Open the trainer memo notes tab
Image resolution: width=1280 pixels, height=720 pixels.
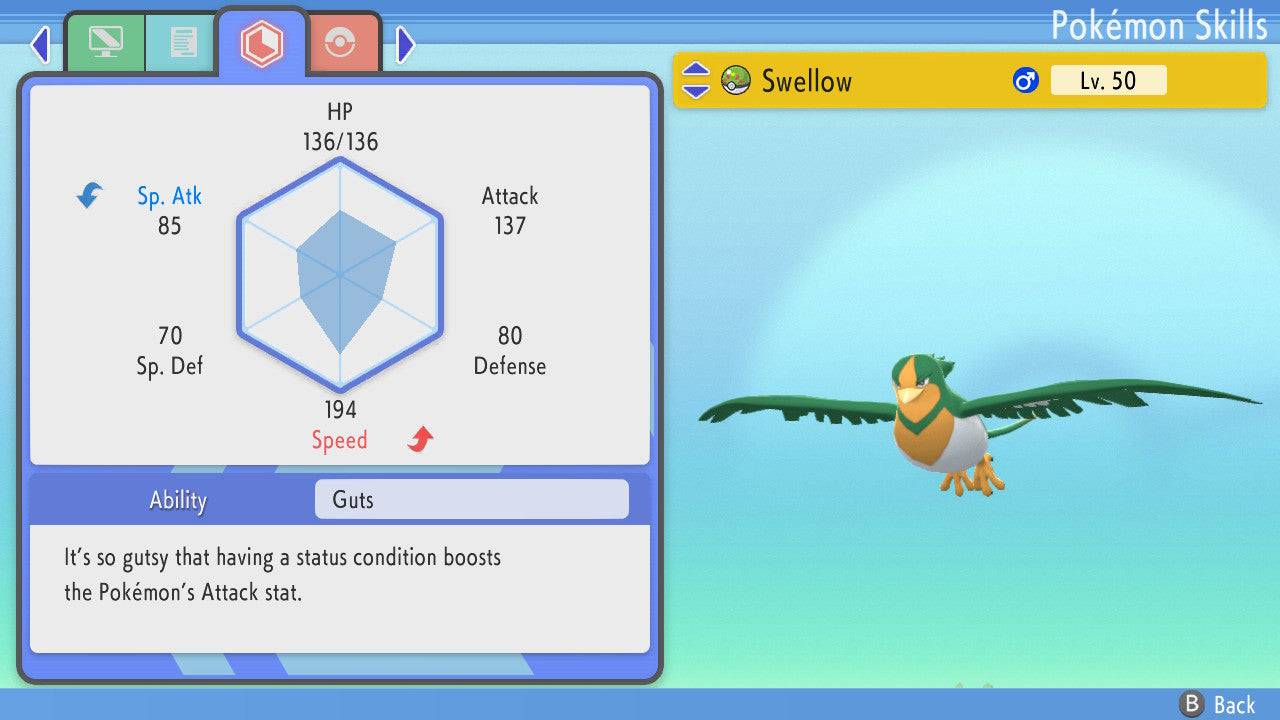click(x=182, y=42)
